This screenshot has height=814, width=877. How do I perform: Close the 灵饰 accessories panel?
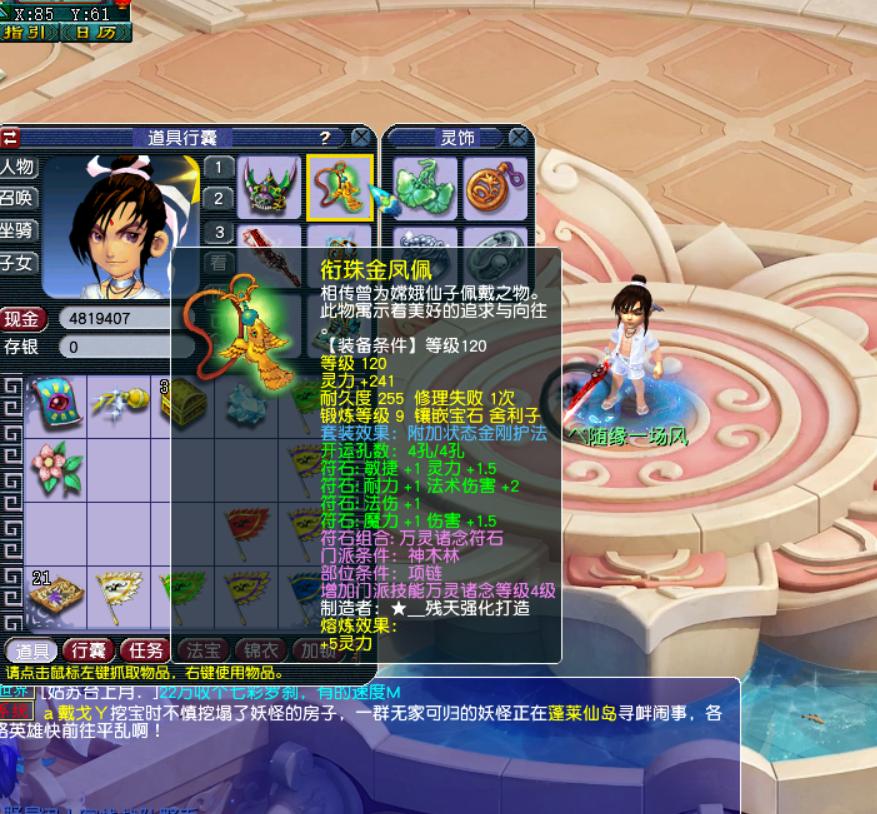518,138
